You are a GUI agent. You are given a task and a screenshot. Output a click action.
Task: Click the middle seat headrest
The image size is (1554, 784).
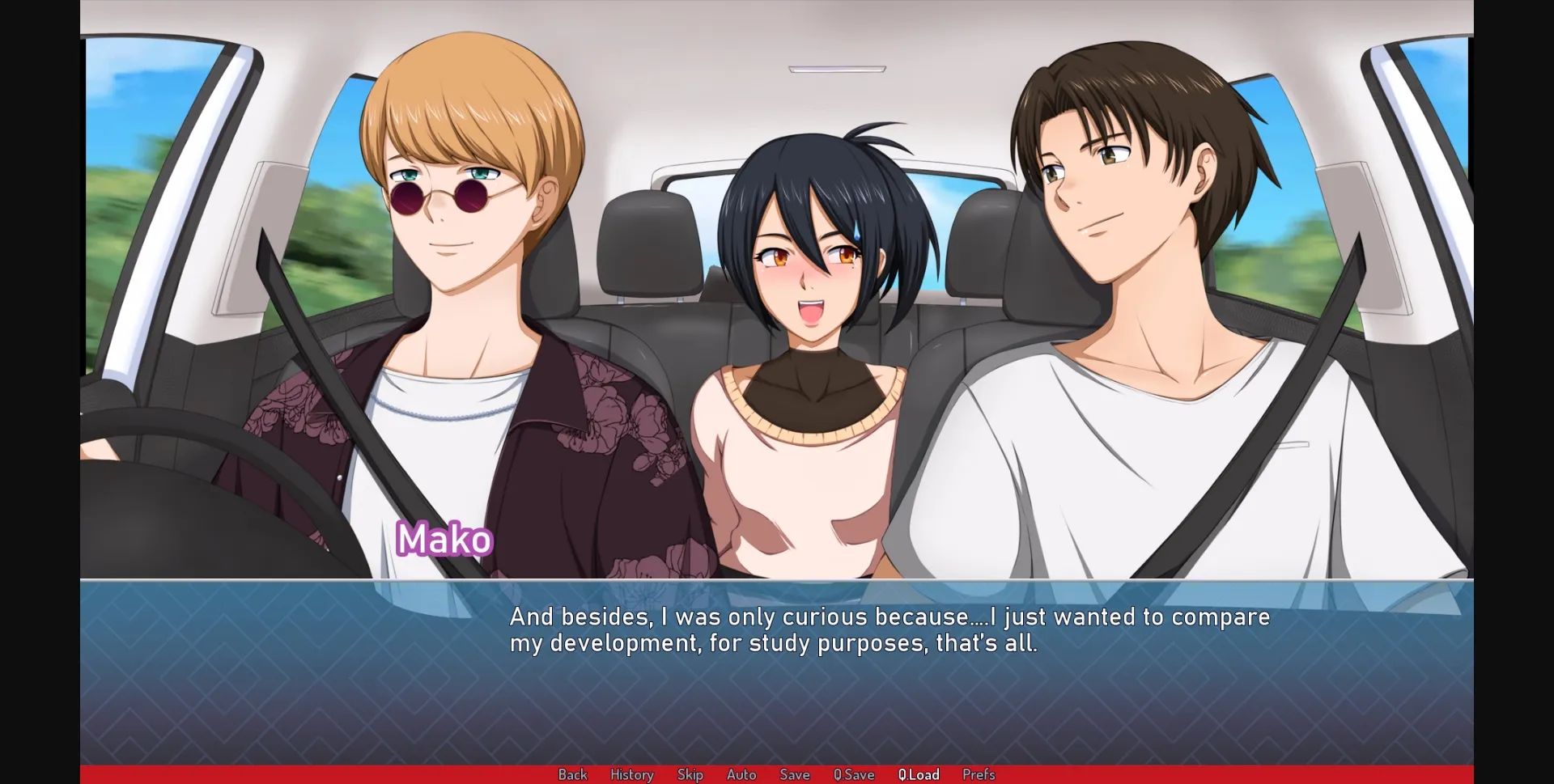pos(652,243)
